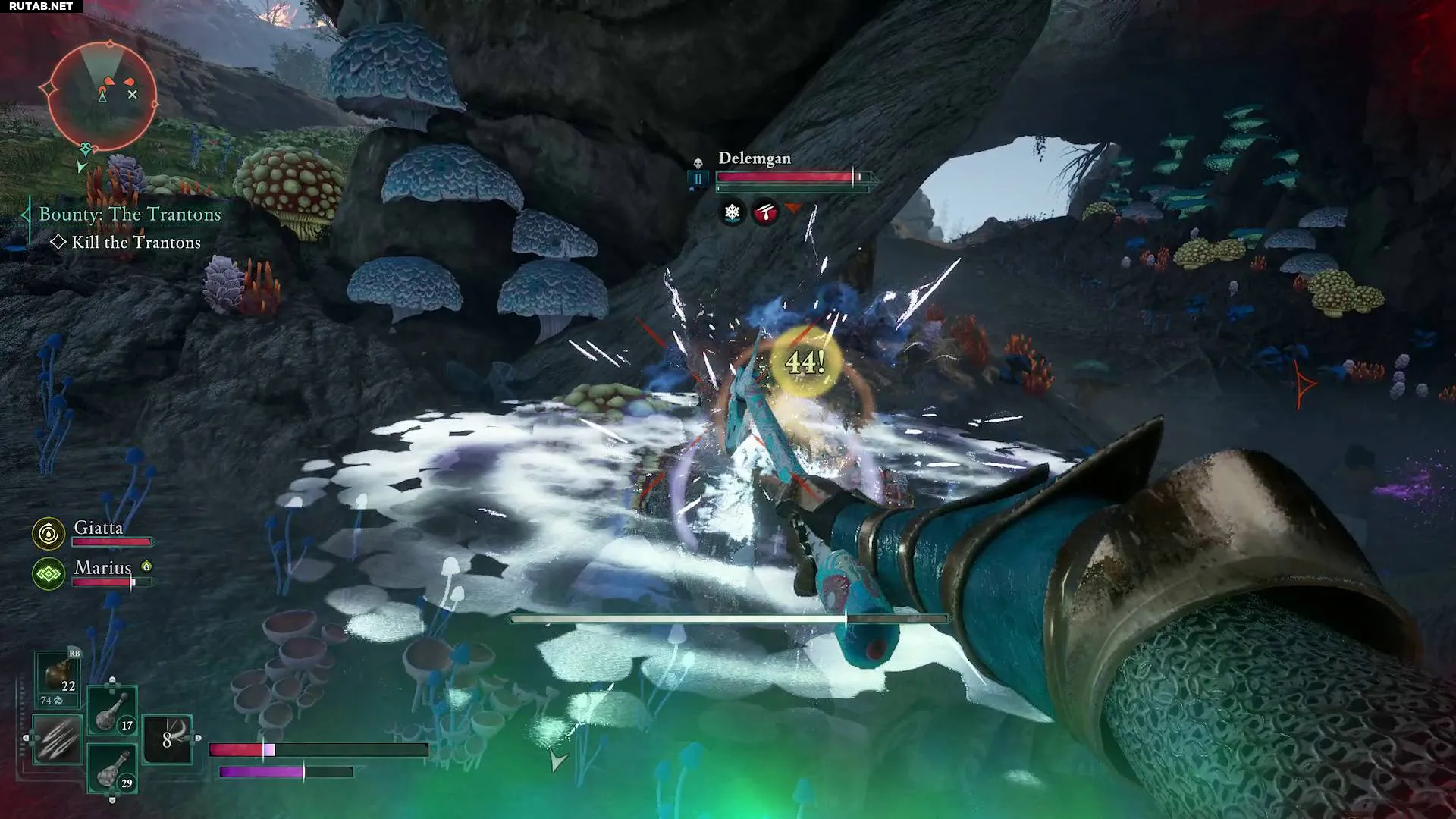The width and height of the screenshot is (1456, 819).
Task: Activate Marius's green companion ability icon
Action: 49,574
